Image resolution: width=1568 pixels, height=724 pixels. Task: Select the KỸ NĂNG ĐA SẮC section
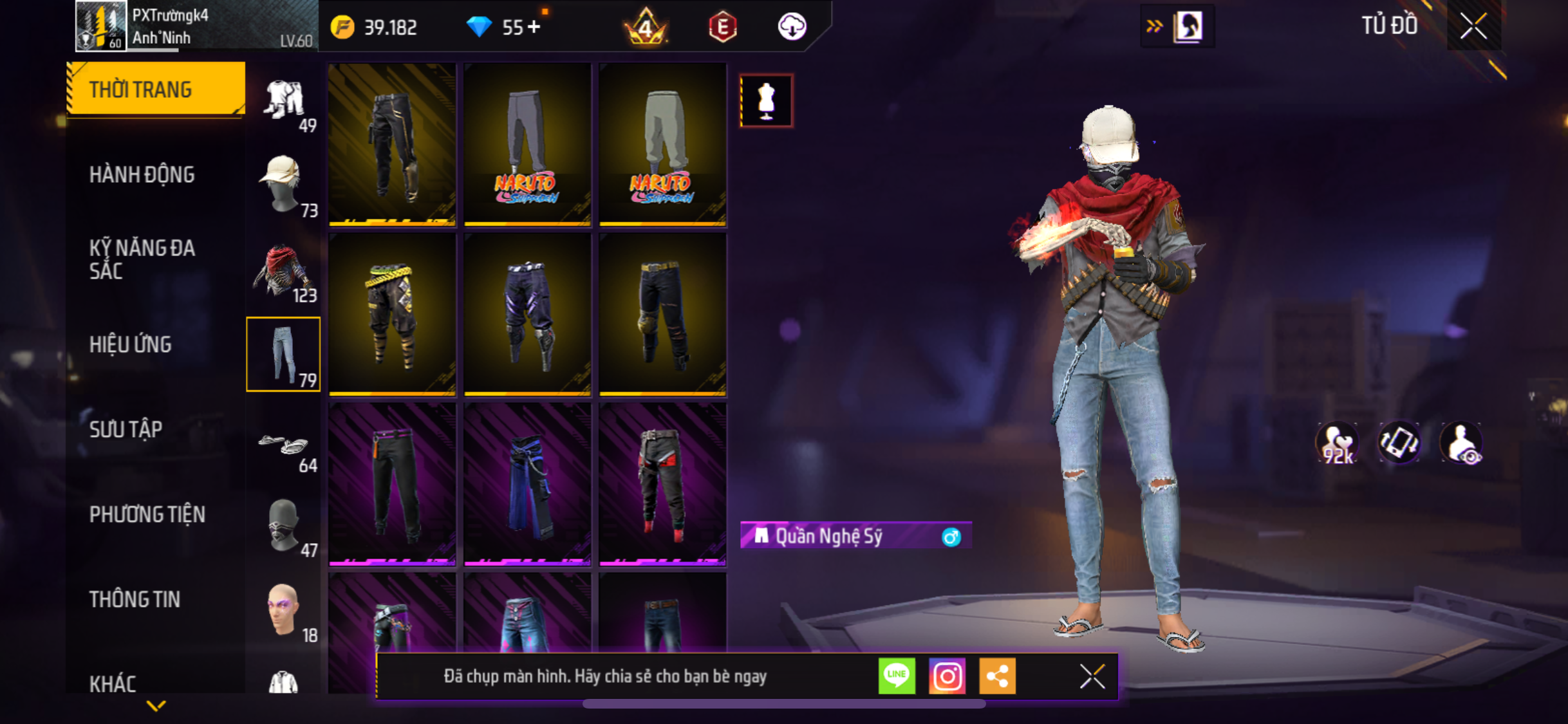pyautogui.click(x=142, y=259)
